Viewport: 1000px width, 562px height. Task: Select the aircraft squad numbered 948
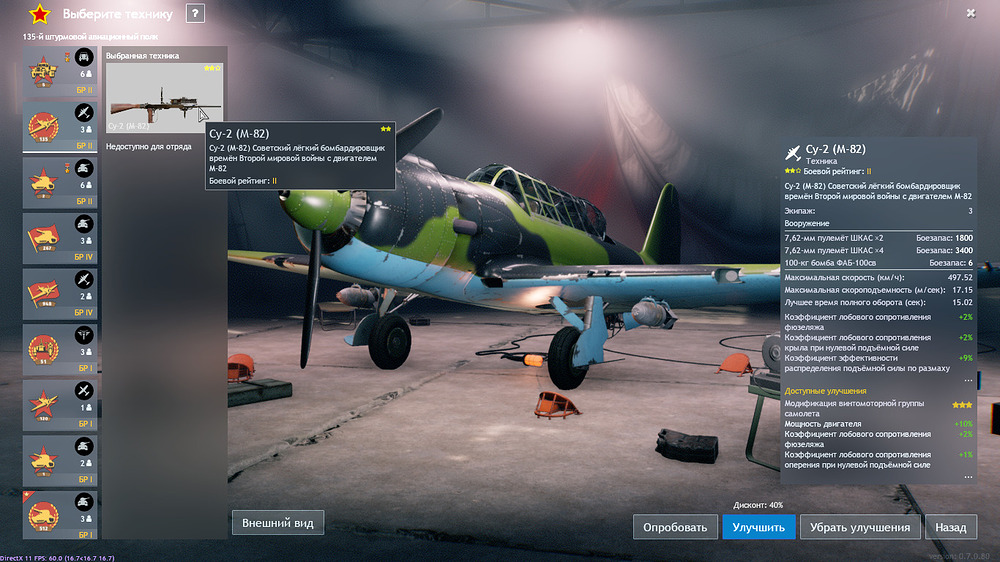click(x=60, y=293)
